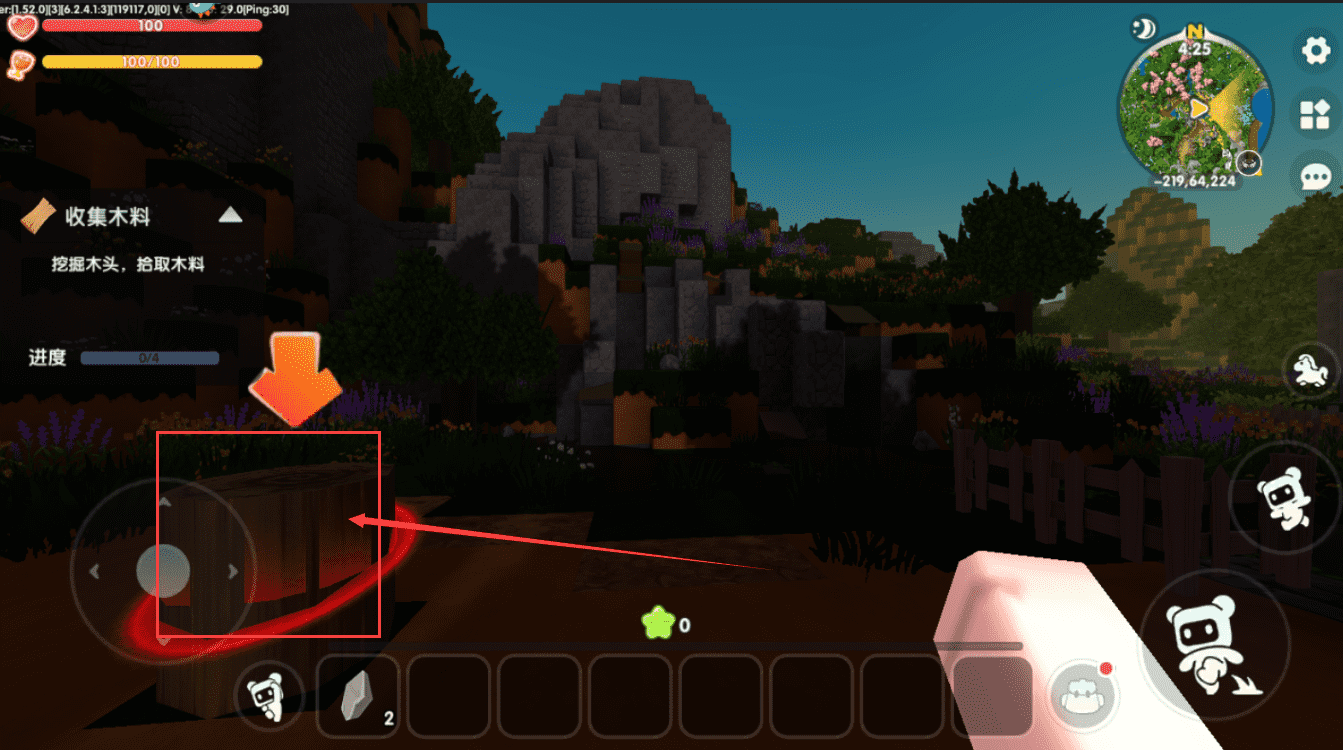Tap the circular minimap
Viewport: 1343px width, 750px height.
[x=1196, y=110]
